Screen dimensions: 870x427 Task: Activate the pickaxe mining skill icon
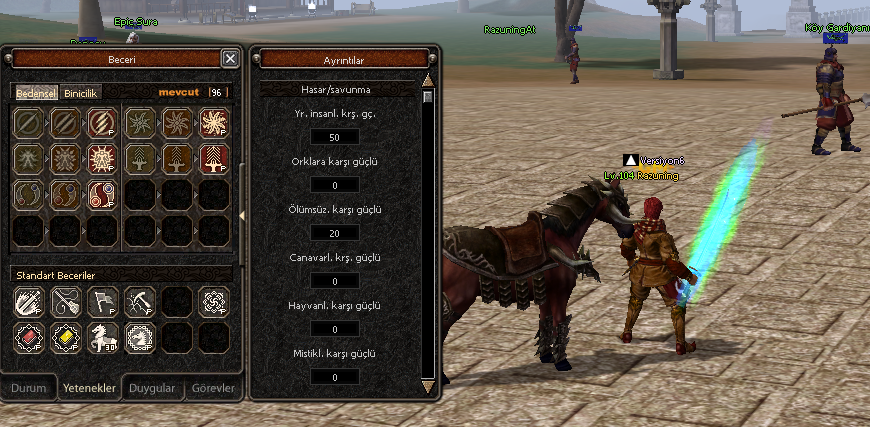(x=138, y=300)
